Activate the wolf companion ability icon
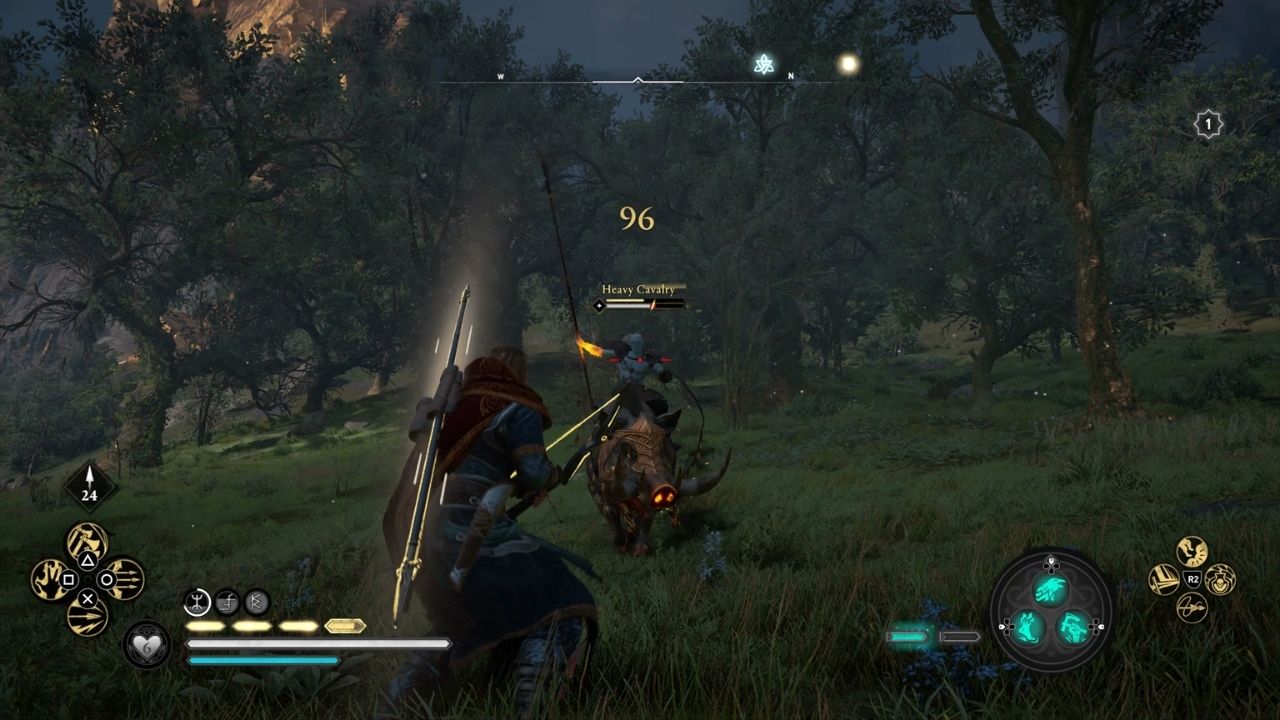 click(1027, 628)
